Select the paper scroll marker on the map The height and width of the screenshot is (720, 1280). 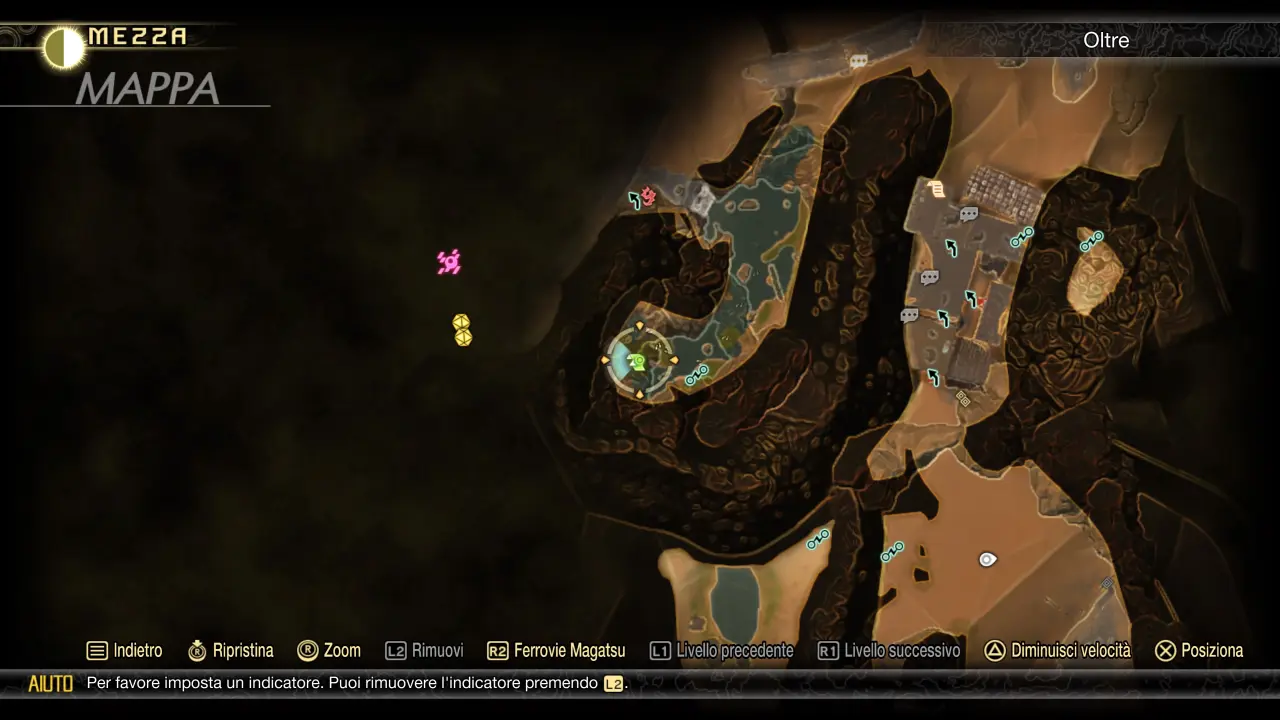point(936,189)
